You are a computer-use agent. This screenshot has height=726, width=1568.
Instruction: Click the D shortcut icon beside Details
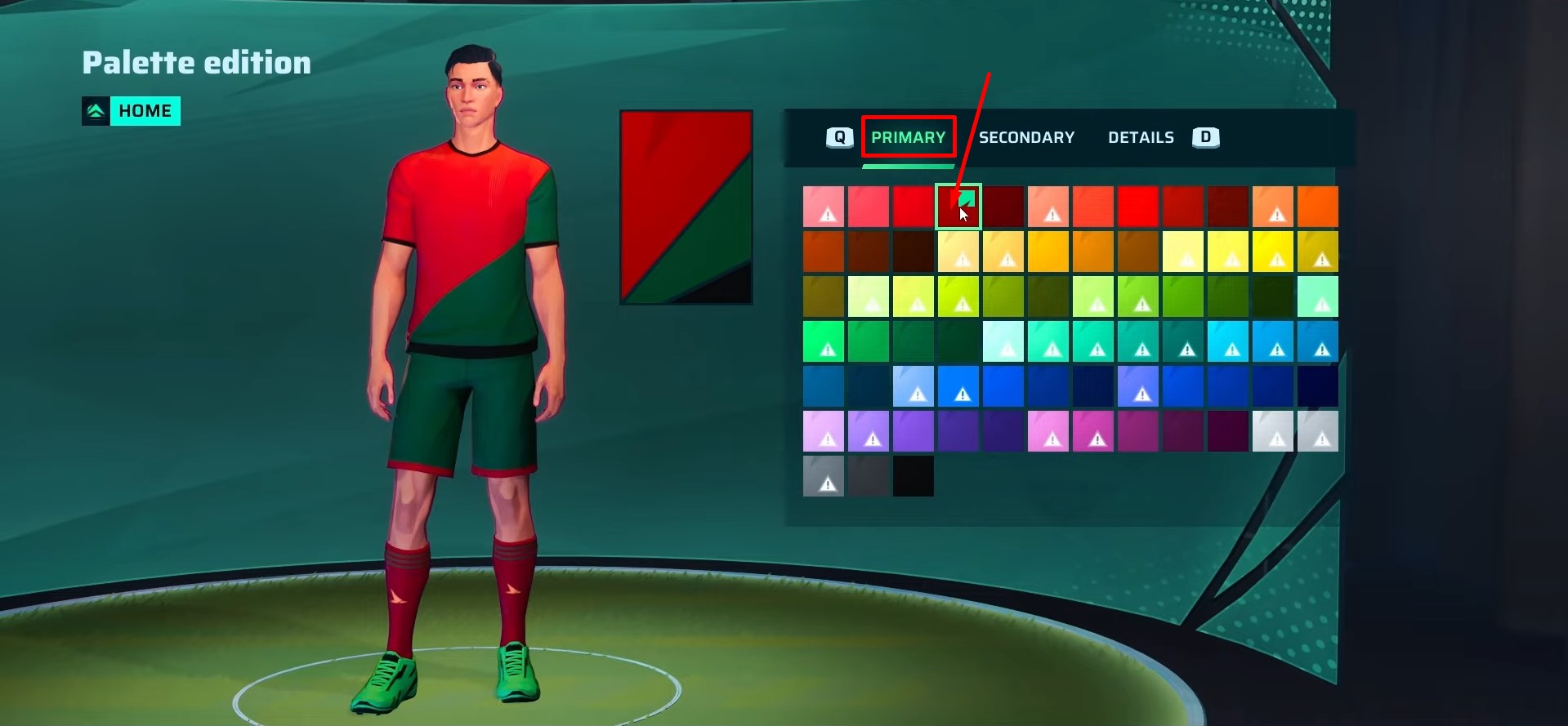pyautogui.click(x=1205, y=137)
